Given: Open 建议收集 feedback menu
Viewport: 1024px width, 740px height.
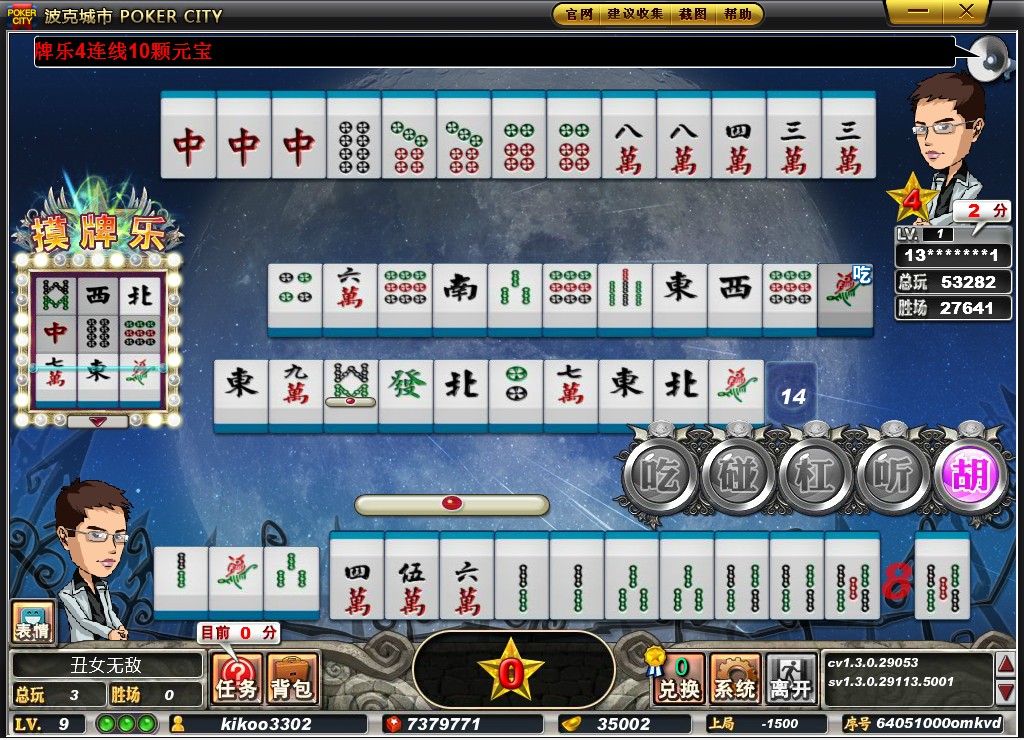Looking at the screenshot, I should [x=635, y=14].
